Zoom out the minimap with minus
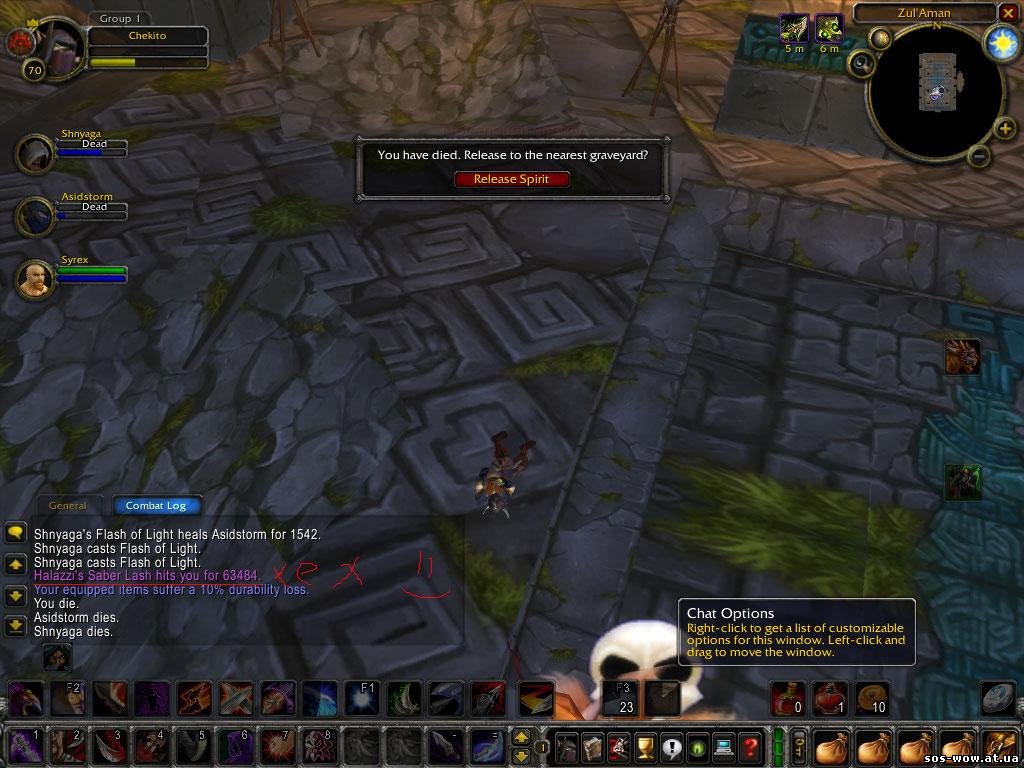Viewport: 1024px width, 768px height. click(x=980, y=156)
